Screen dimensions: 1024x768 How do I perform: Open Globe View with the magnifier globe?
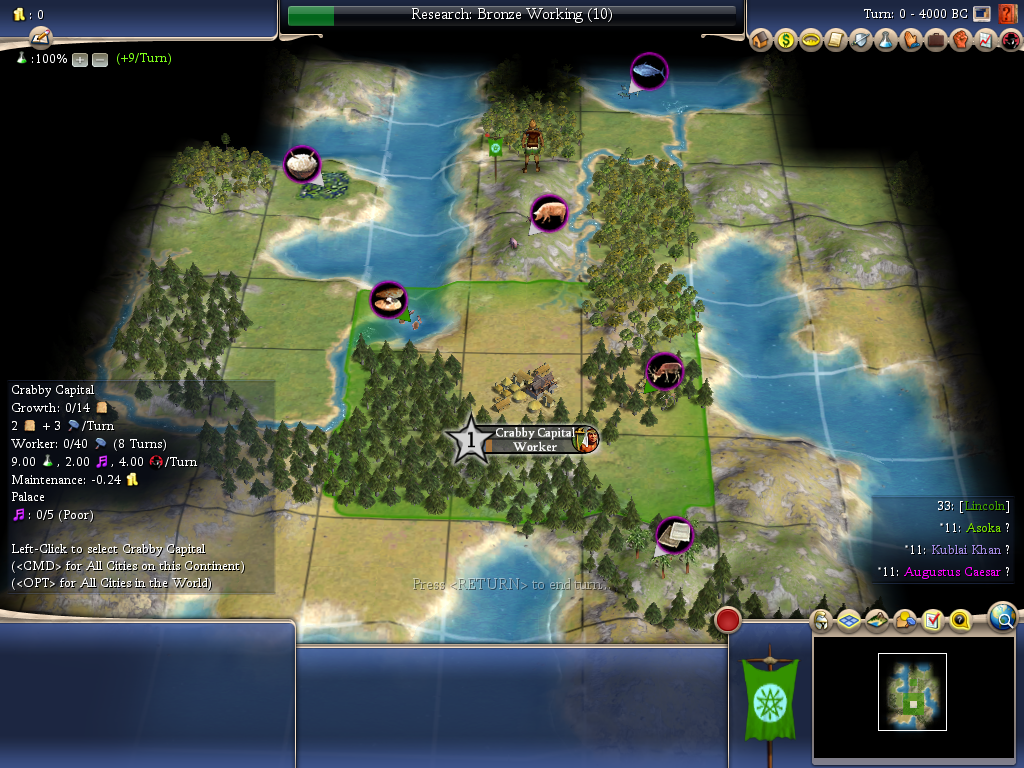tap(1003, 617)
